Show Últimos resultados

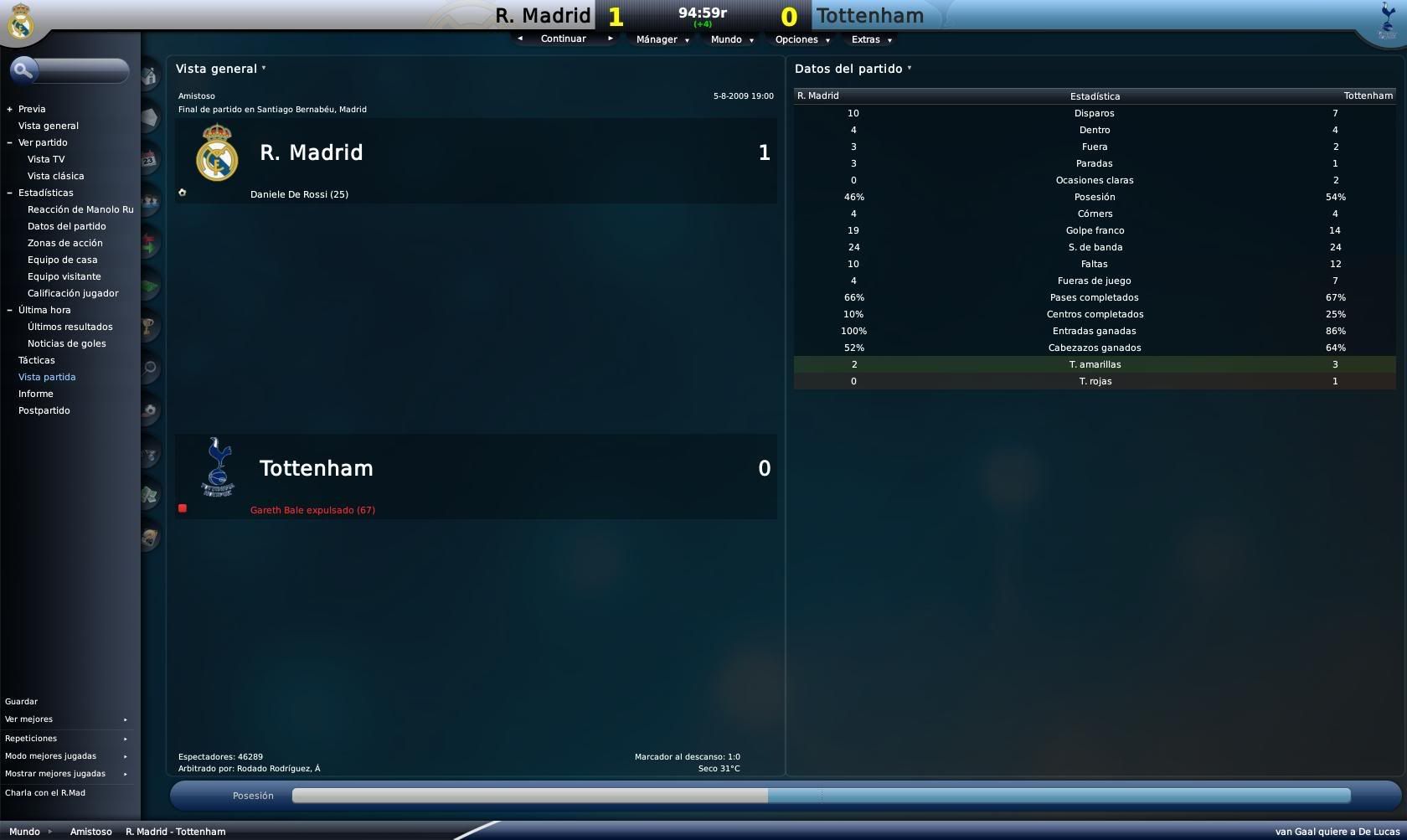tap(70, 327)
